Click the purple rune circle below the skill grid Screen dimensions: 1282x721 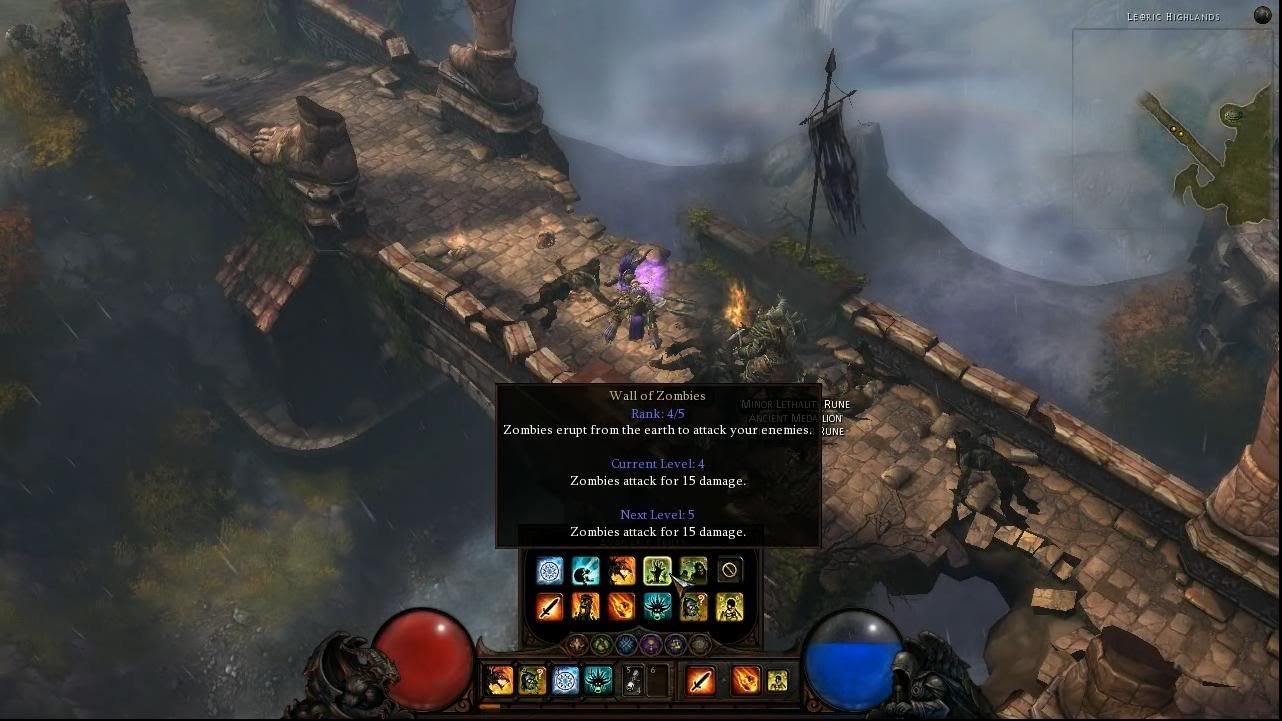click(650, 643)
